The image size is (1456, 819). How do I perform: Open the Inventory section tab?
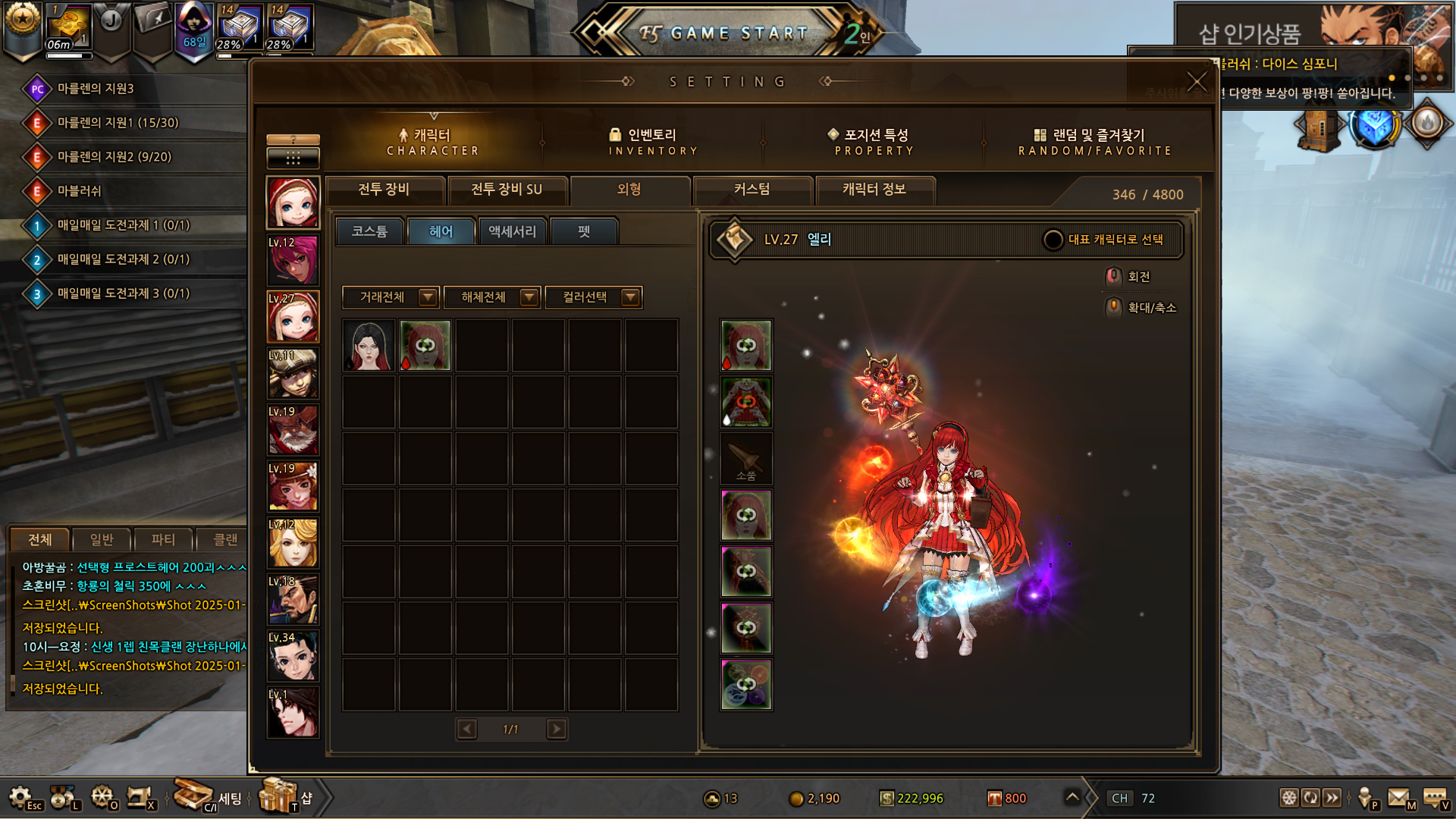pyautogui.click(x=652, y=141)
